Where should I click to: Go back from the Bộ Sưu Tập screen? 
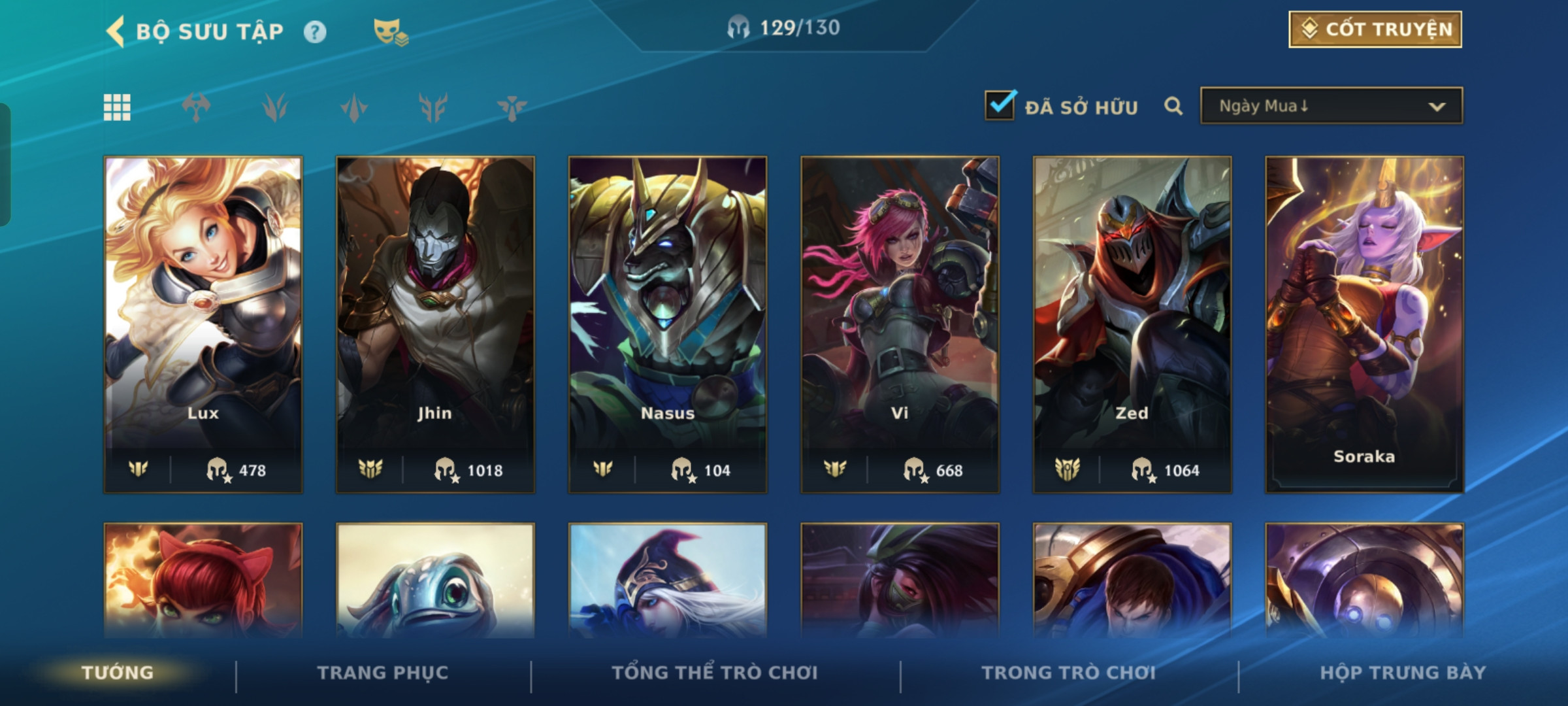tap(116, 31)
